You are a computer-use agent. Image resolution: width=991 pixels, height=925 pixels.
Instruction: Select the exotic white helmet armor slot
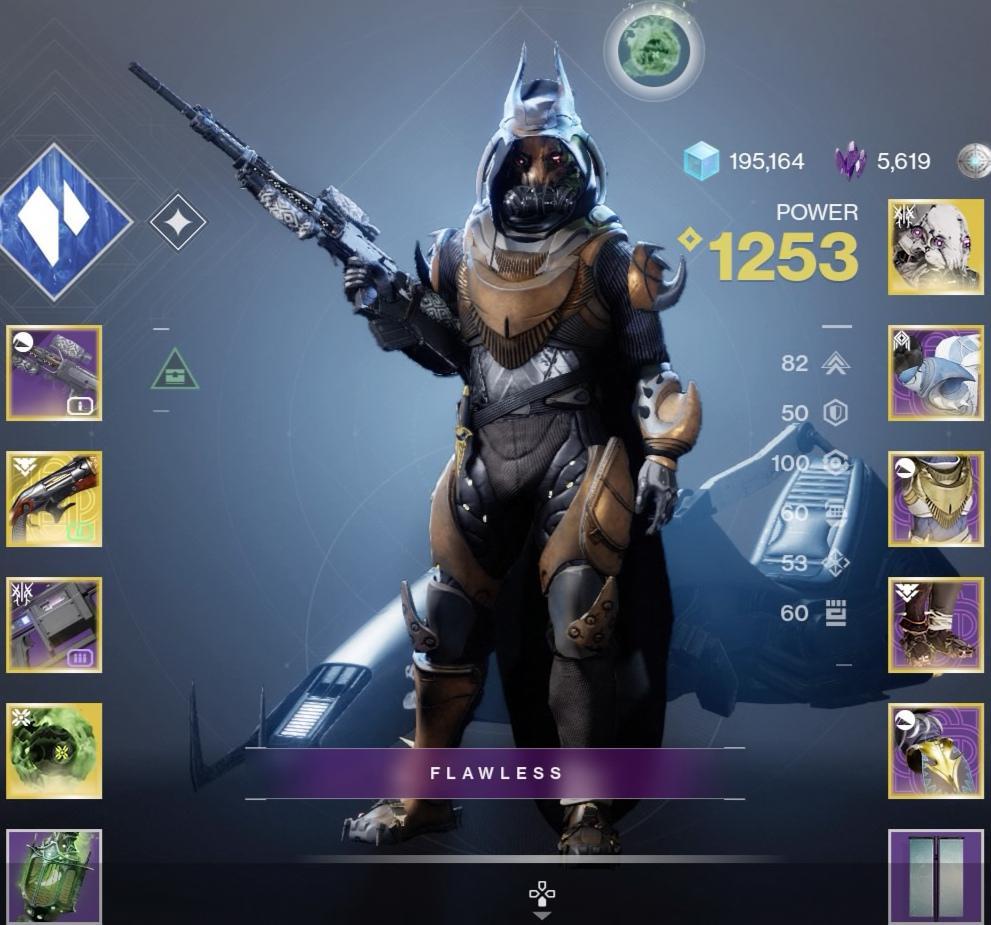pos(936,247)
